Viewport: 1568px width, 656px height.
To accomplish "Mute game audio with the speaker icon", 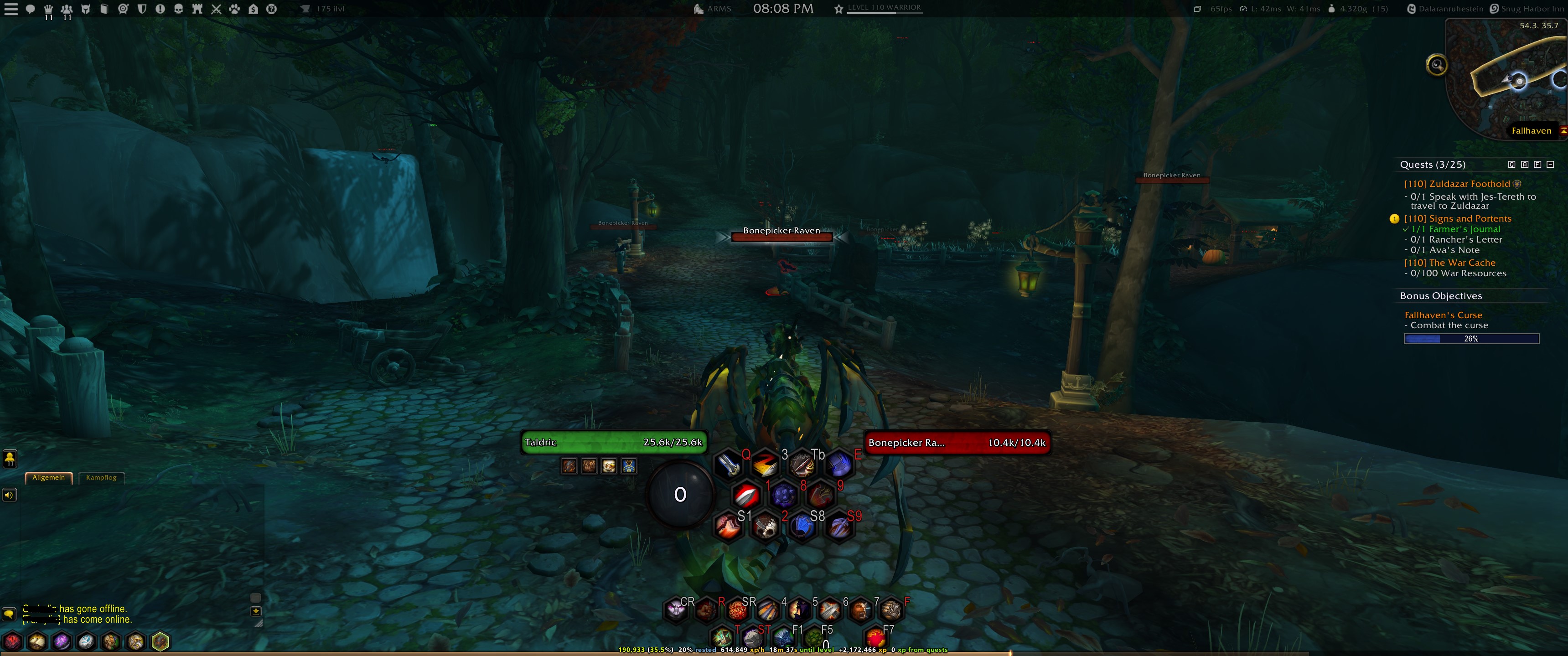I will point(9,495).
